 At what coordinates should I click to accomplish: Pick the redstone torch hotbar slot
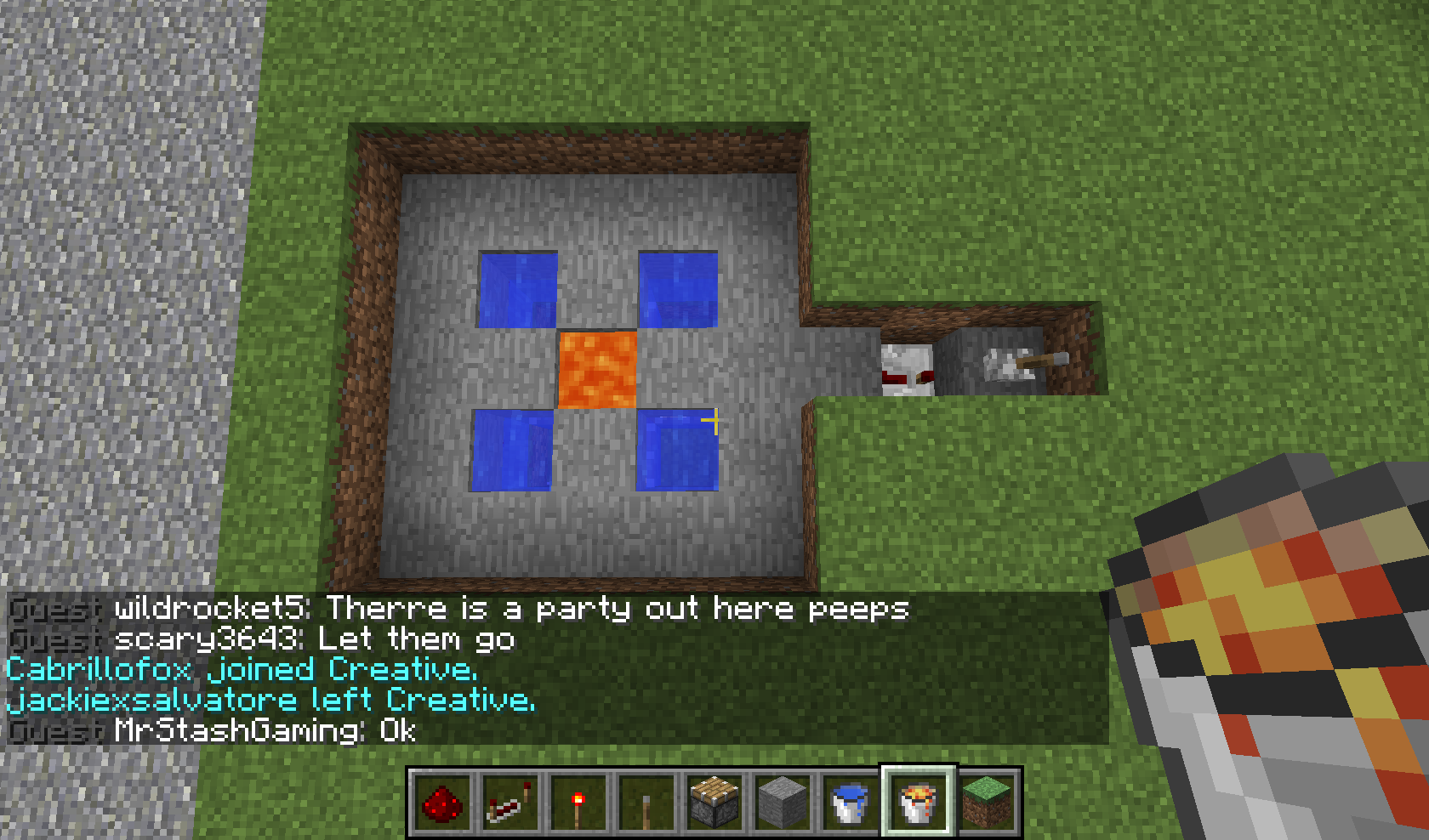point(578,802)
